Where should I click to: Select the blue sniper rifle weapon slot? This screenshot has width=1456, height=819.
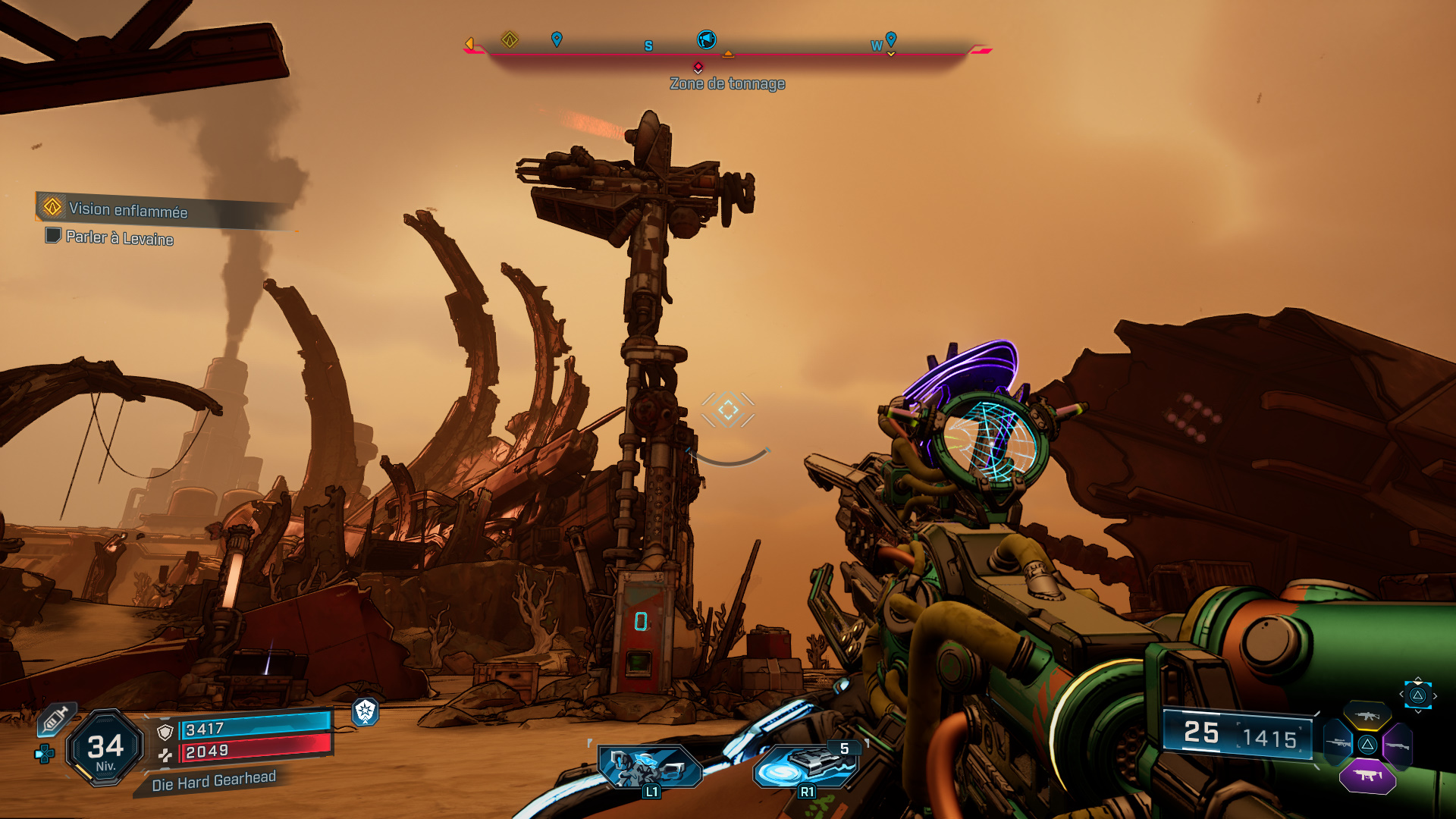click(x=1338, y=743)
